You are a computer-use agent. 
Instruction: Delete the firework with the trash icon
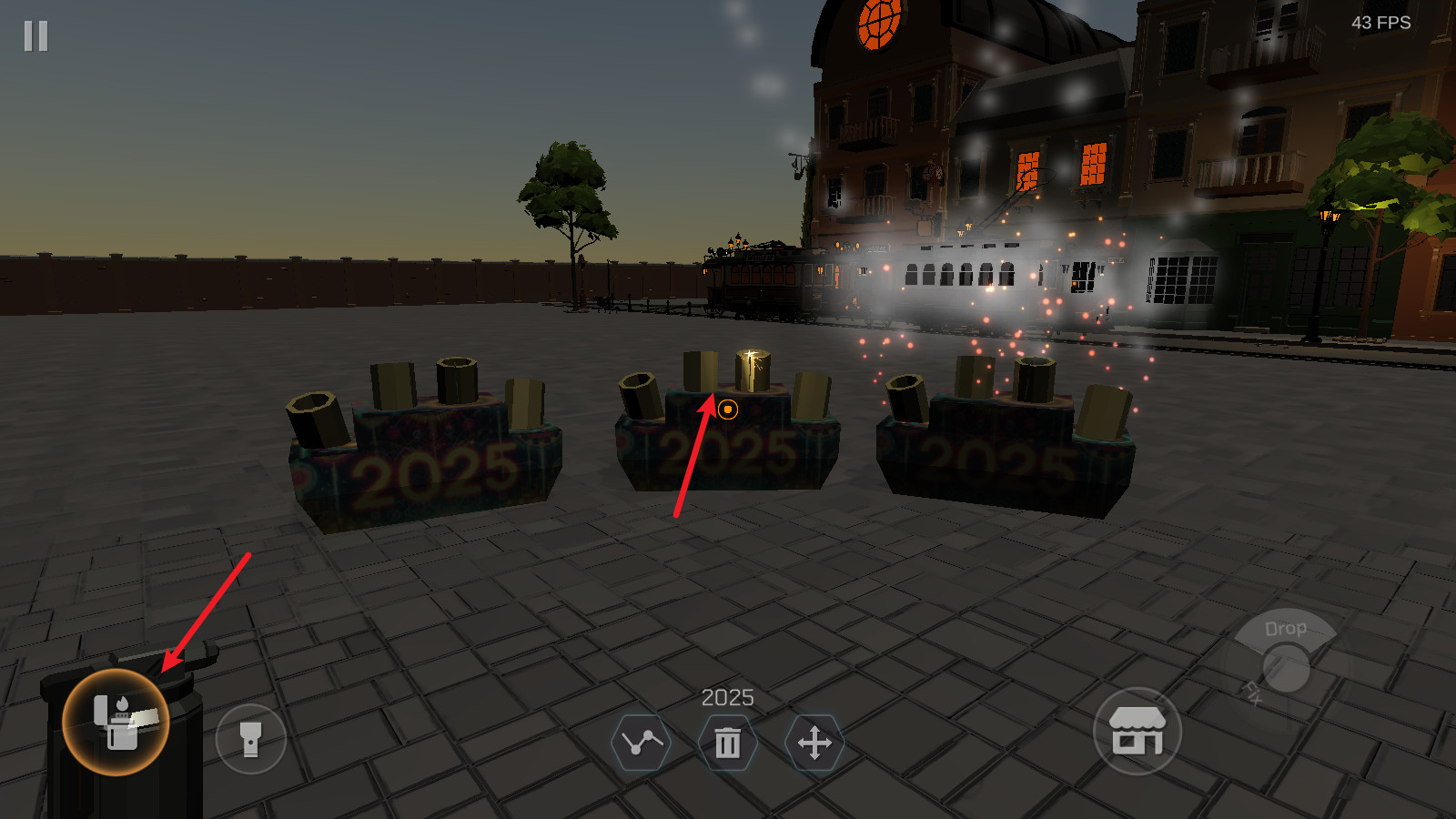click(x=727, y=743)
